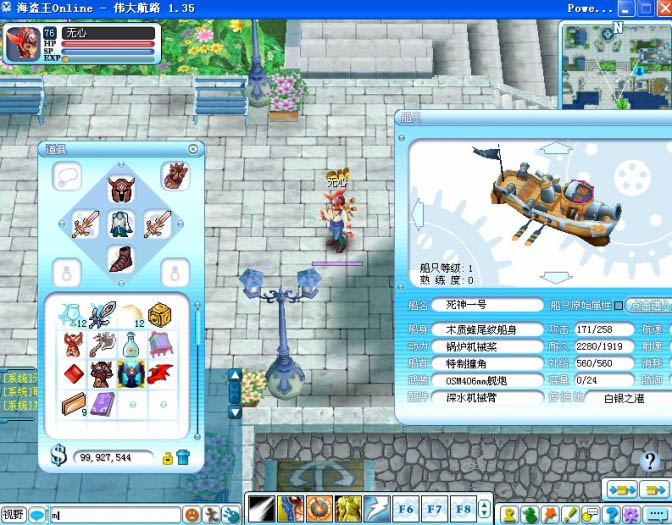Screen dimensions: 672x525
Task: Toggle the inventory lock icon
Action: click(x=168, y=458)
